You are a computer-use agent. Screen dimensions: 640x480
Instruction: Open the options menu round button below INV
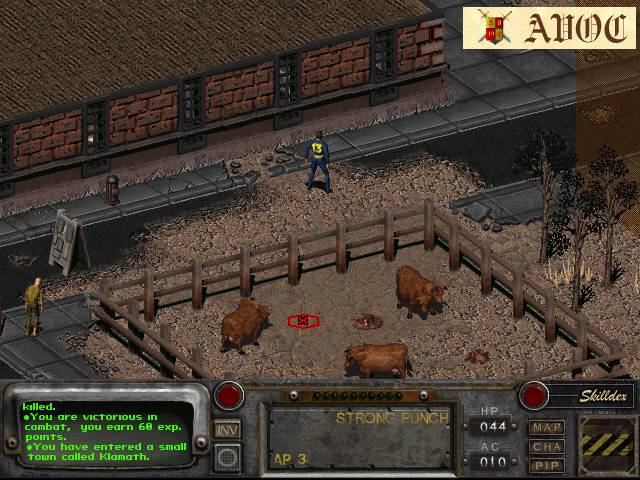point(228,457)
